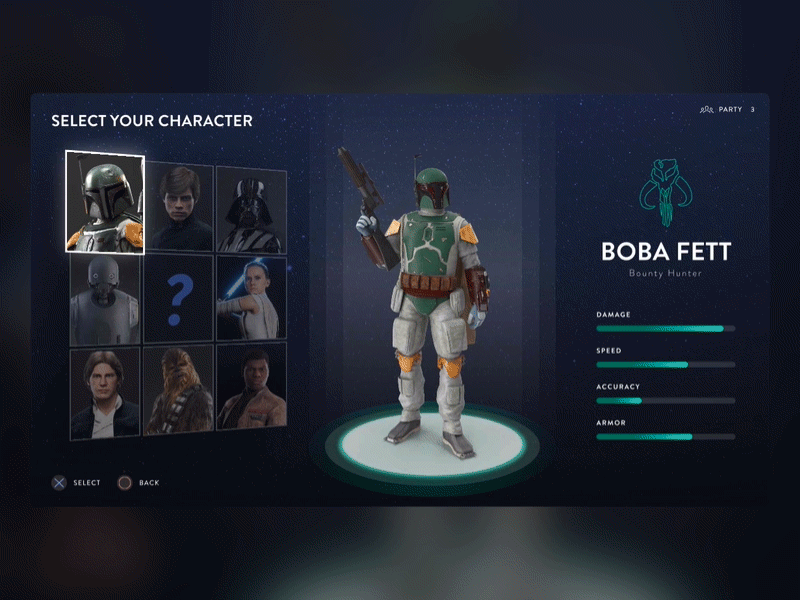Open the Party indicator
The image size is (800, 600).
[x=727, y=109]
